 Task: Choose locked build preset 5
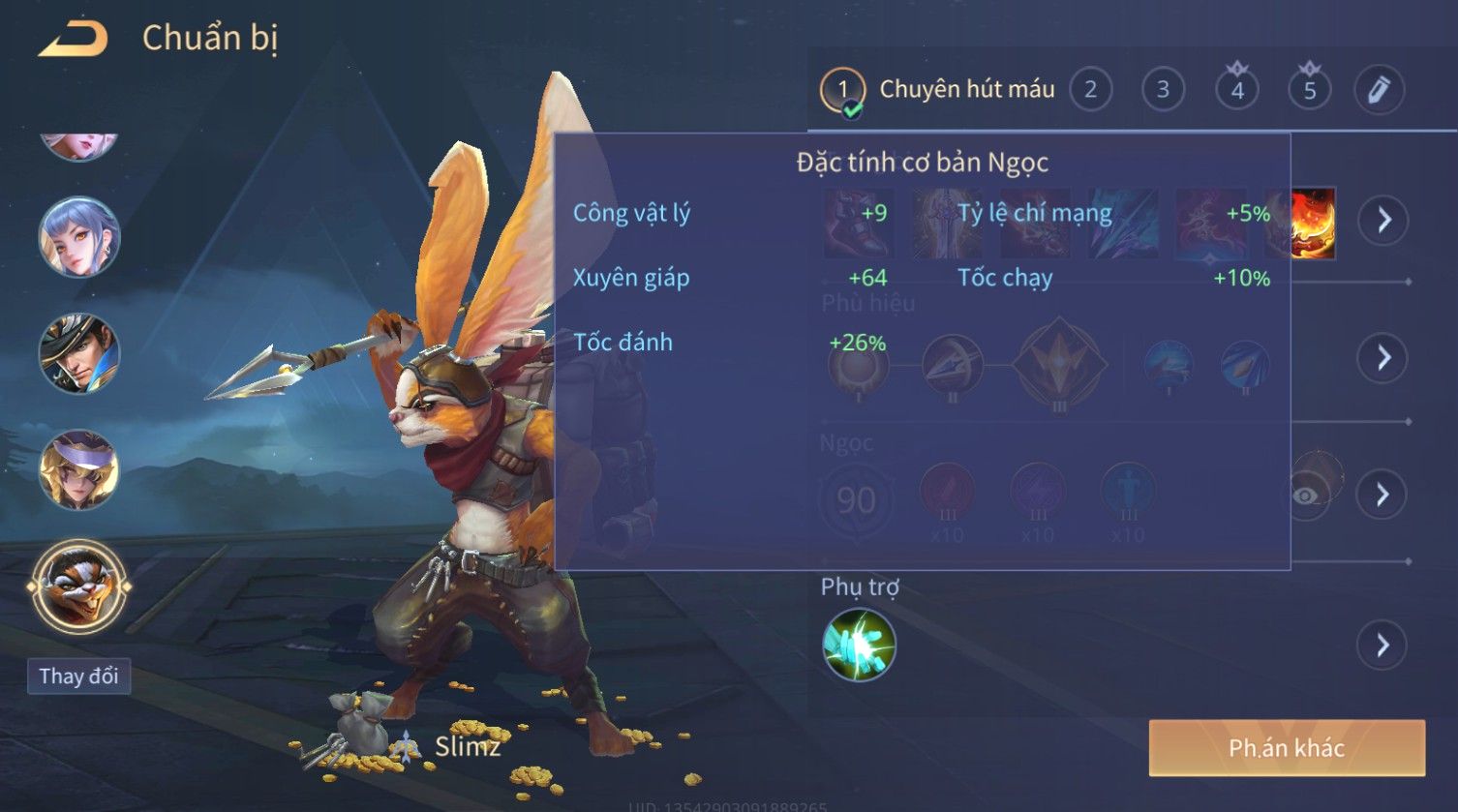[x=1309, y=90]
